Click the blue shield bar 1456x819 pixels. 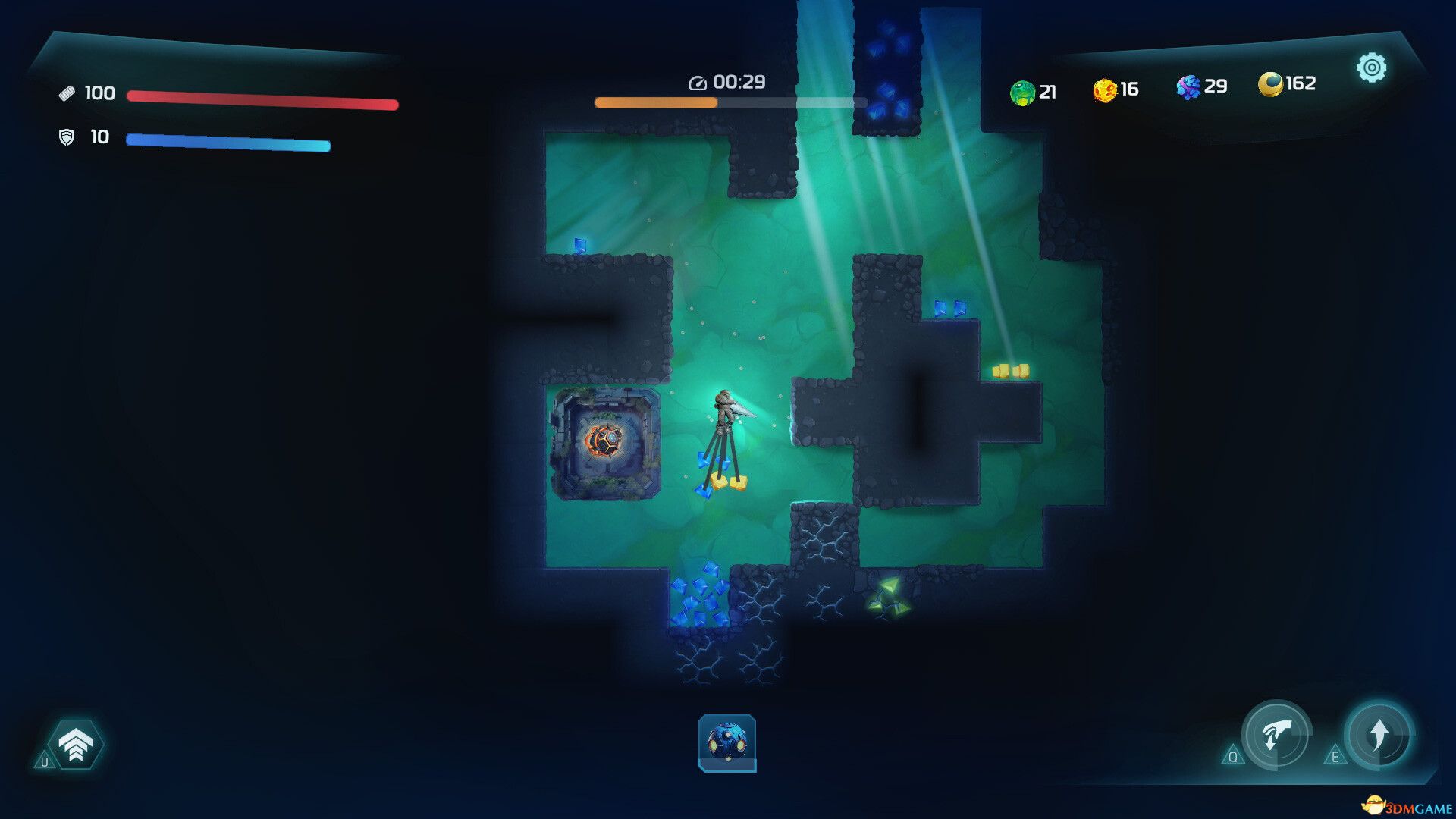(x=227, y=143)
